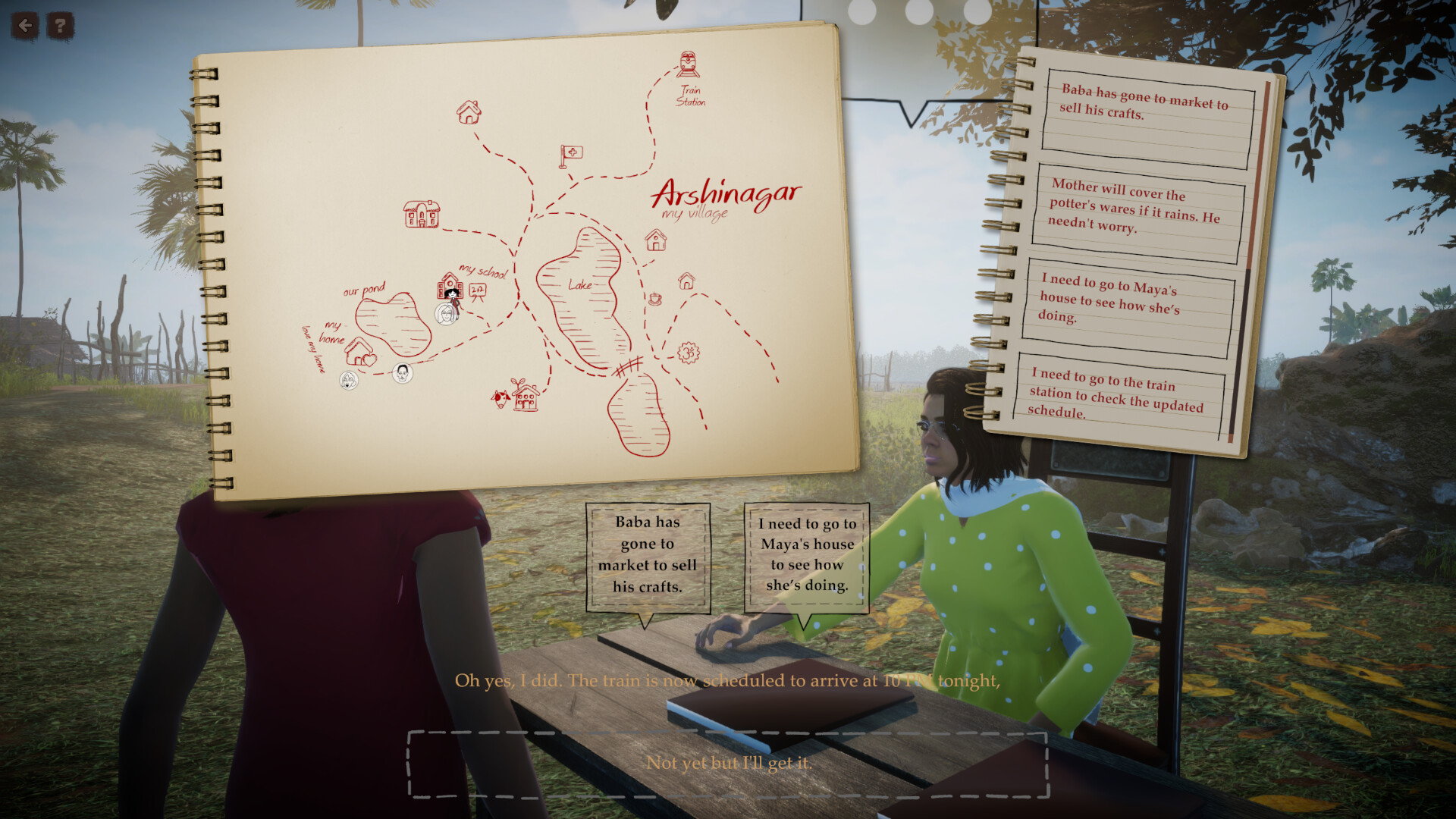Select the teacup icon beside the lake
This screenshot has width=1456, height=819.
654,300
